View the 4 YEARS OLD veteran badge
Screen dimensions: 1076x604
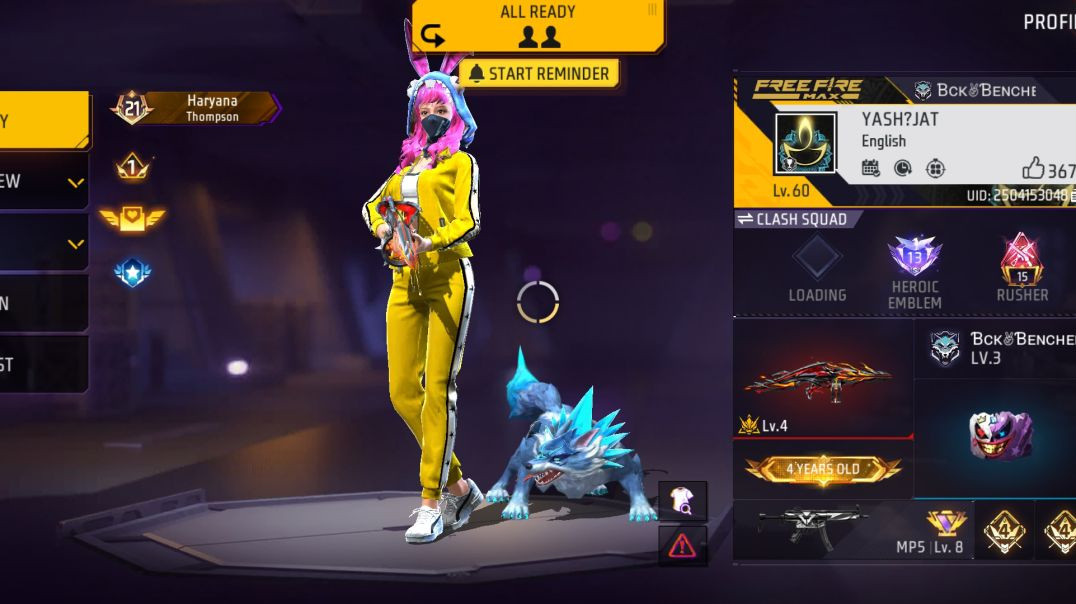pyautogui.click(x=822, y=469)
